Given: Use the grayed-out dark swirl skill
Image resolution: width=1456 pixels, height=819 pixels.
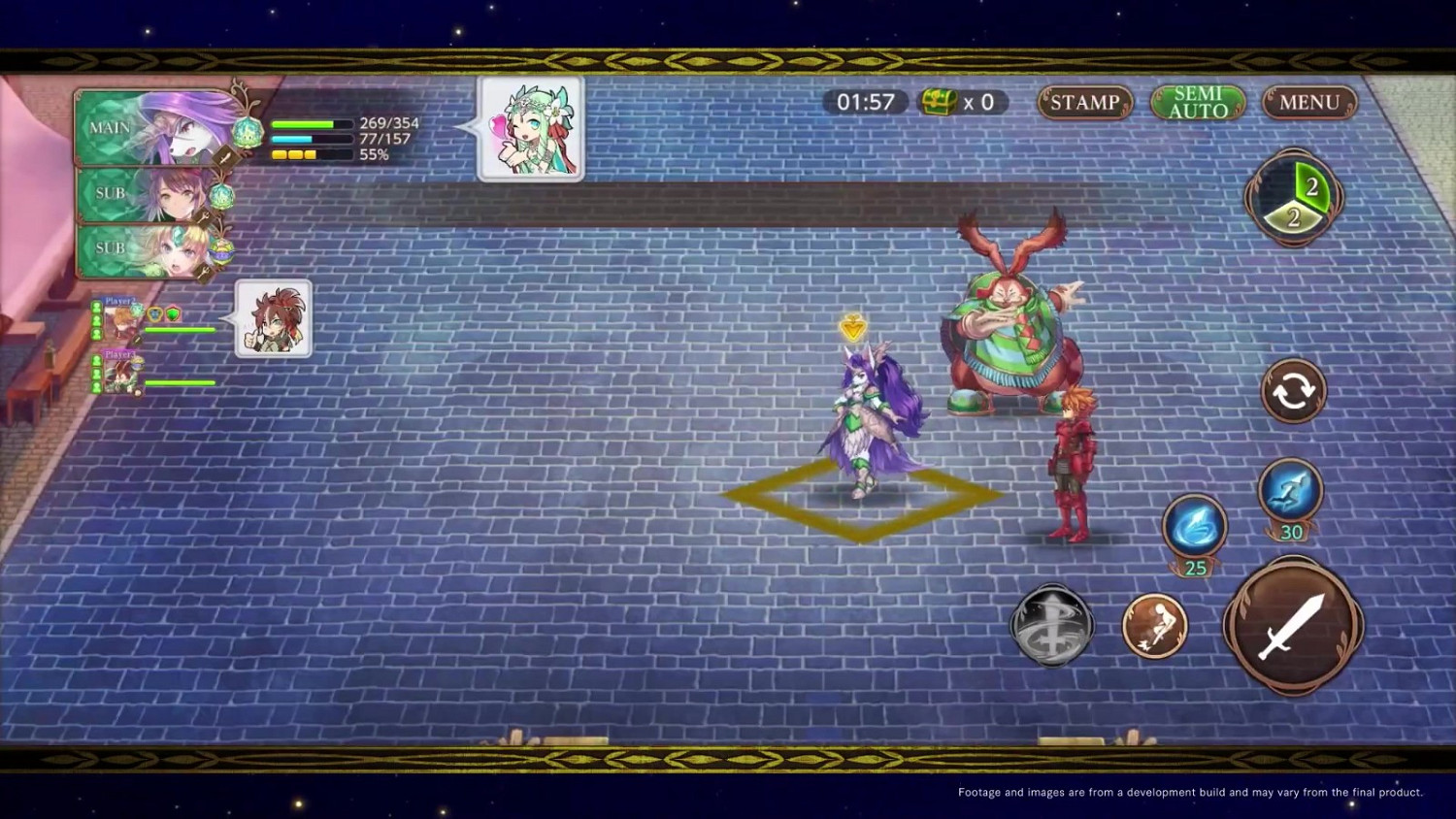Looking at the screenshot, I should coord(1053,625).
